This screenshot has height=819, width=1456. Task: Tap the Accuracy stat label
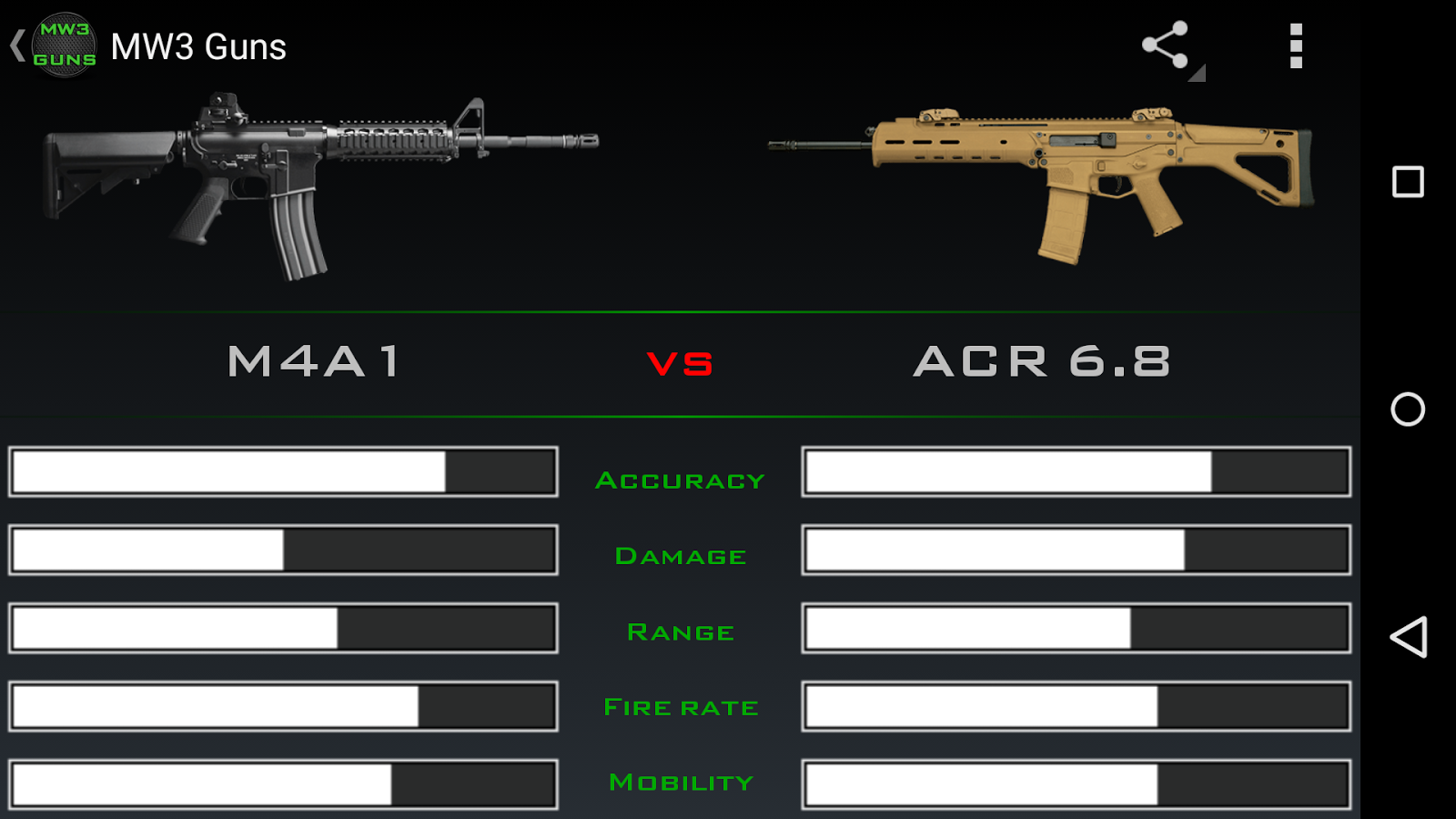(x=680, y=480)
